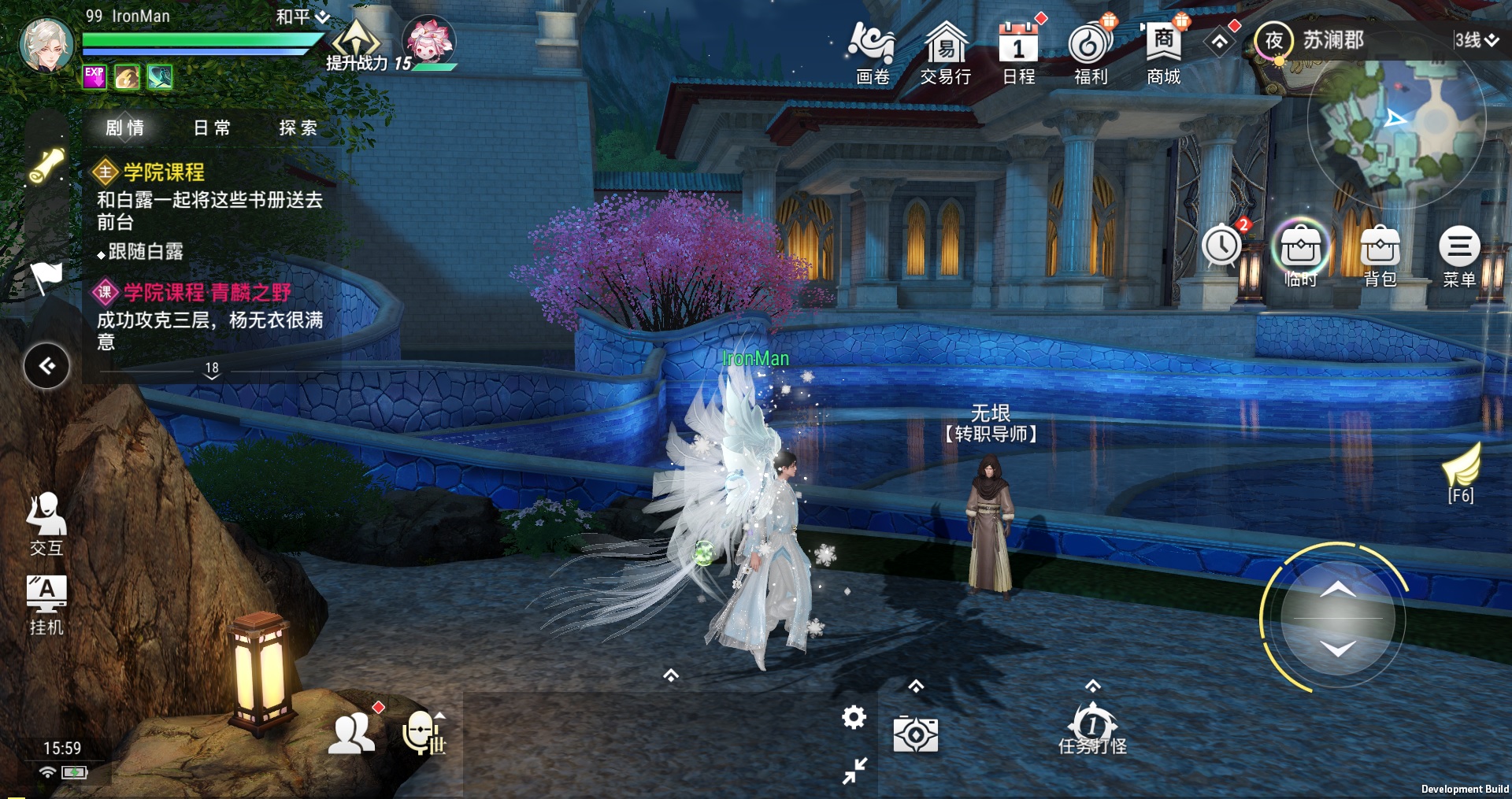Open the camera photo mode
1512x799 pixels.
pos(915,735)
